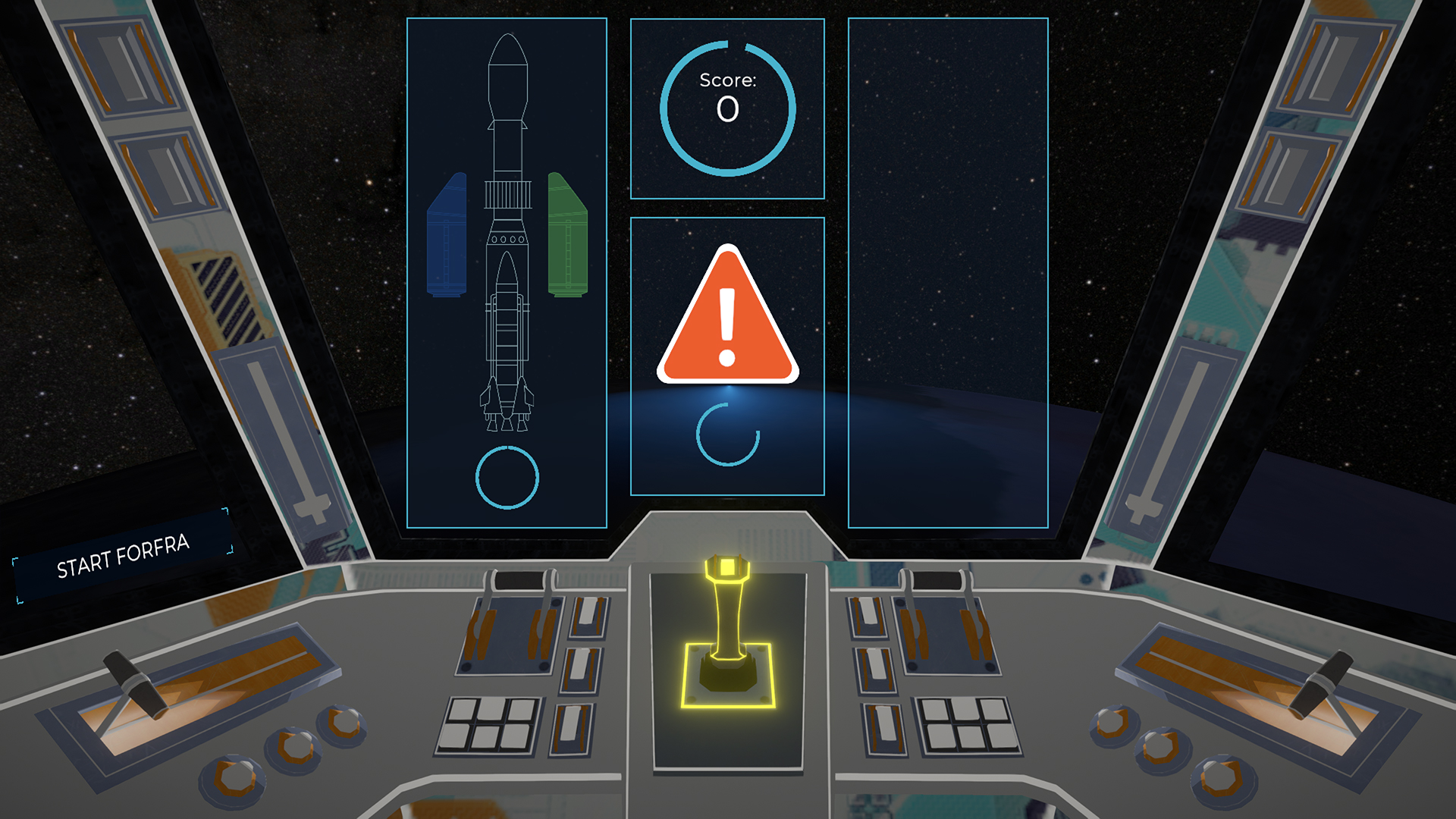The width and height of the screenshot is (1456, 819).
Task: Select the blue booster on rocket diagram
Action: [x=447, y=237]
